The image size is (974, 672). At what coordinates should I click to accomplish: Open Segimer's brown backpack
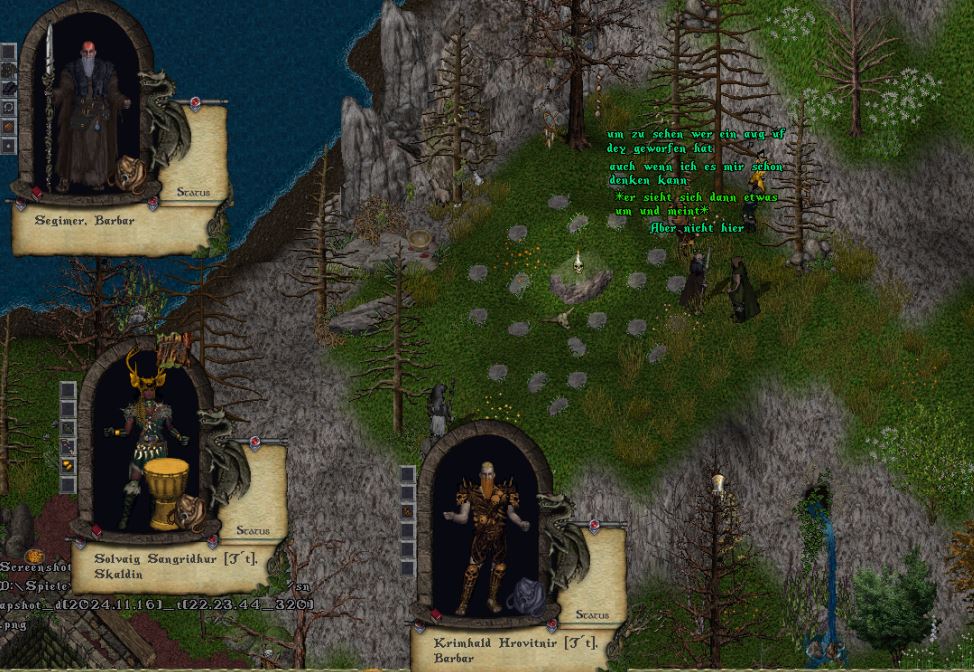(130, 173)
